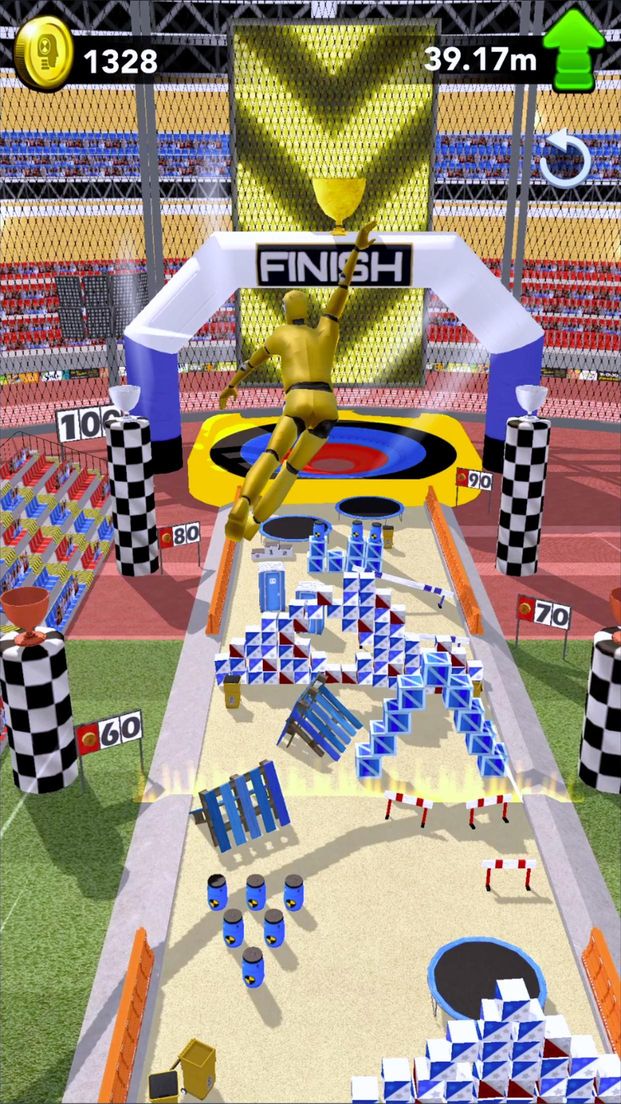The height and width of the screenshot is (1104, 621).
Task: Tap the gold coin icon
Action: pyautogui.click(x=44, y=58)
